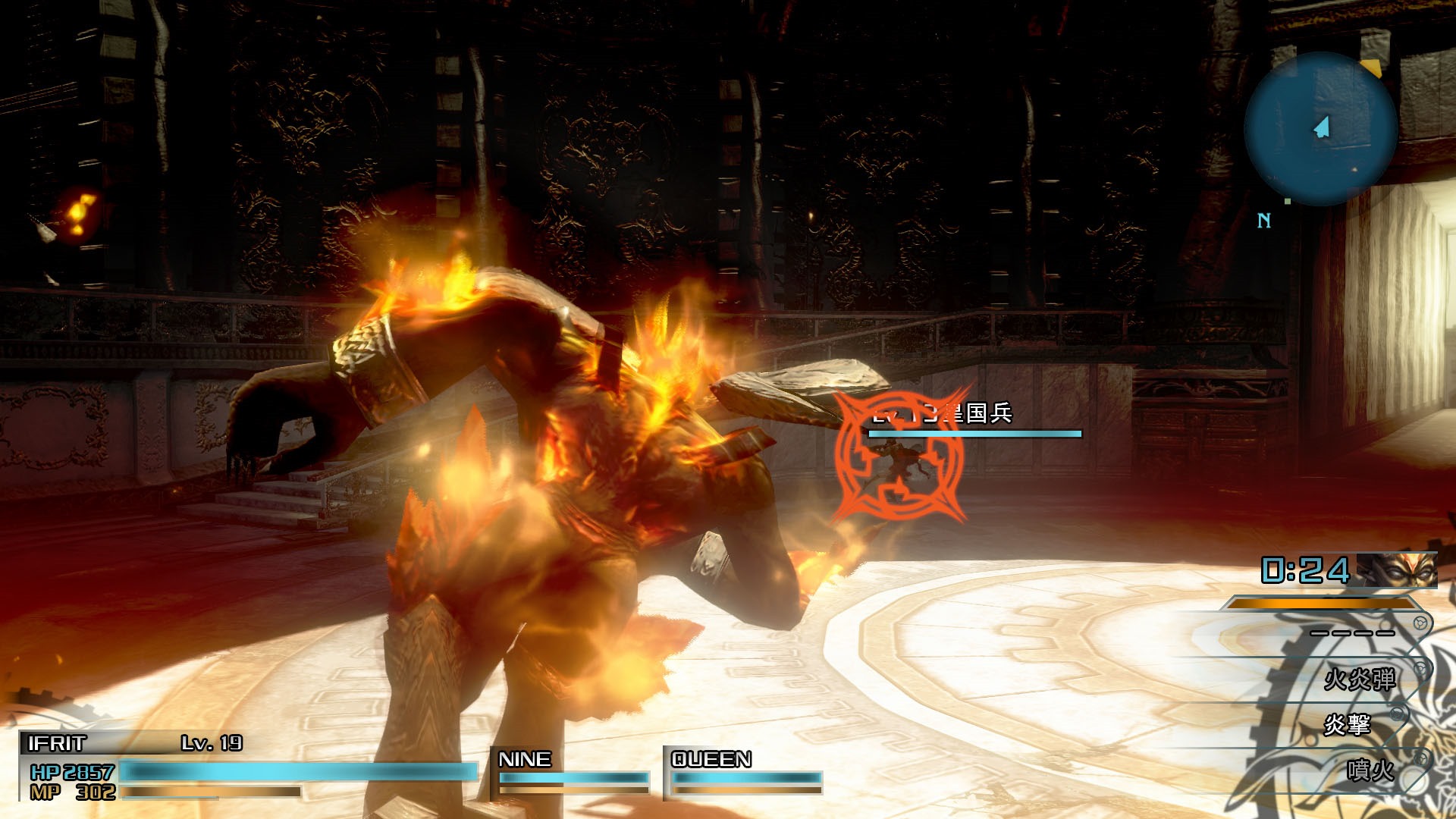Choose the 炎撃 command

[x=1347, y=724]
